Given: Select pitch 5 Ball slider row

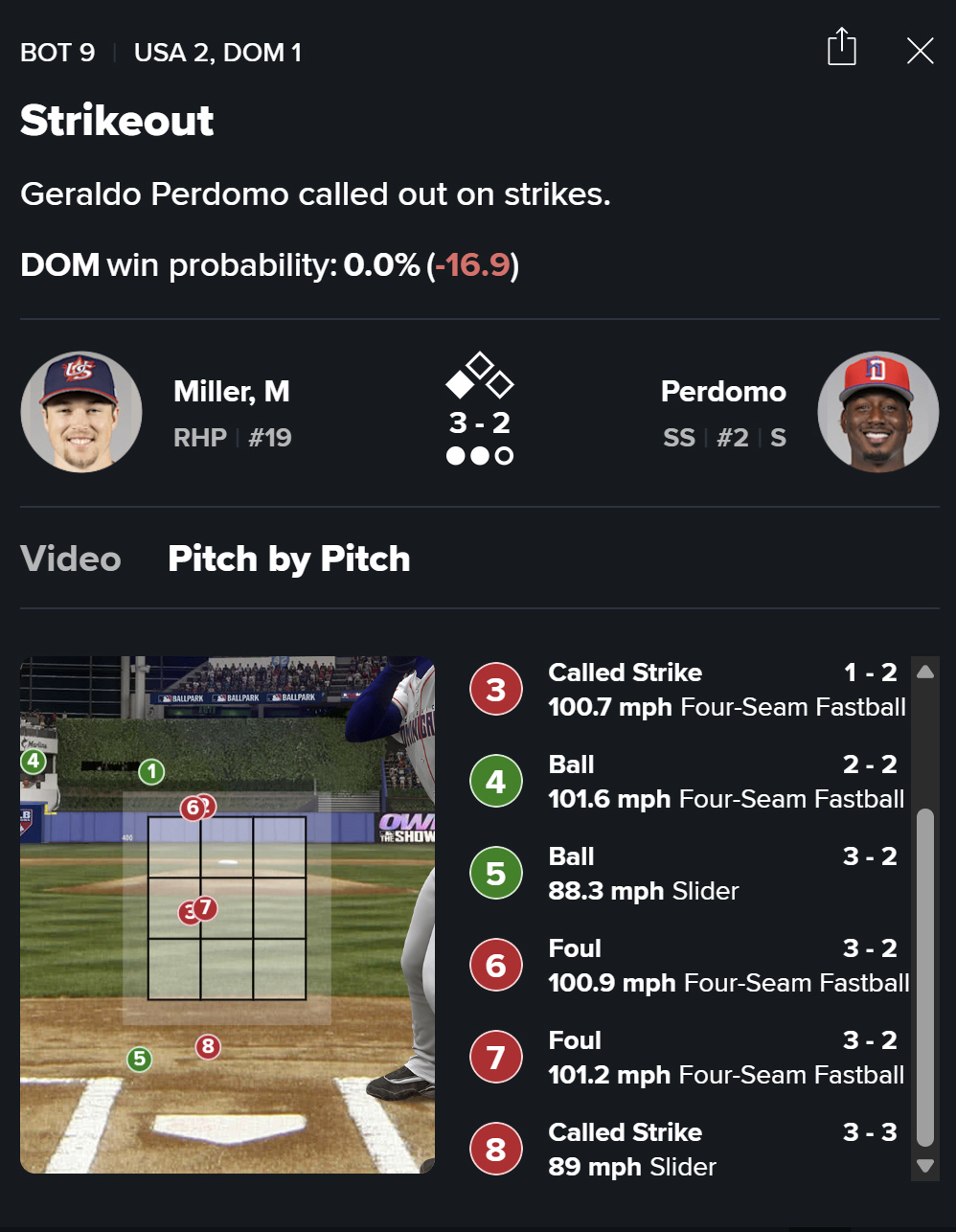Looking at the screenshot, I should (x=688, y=874).
